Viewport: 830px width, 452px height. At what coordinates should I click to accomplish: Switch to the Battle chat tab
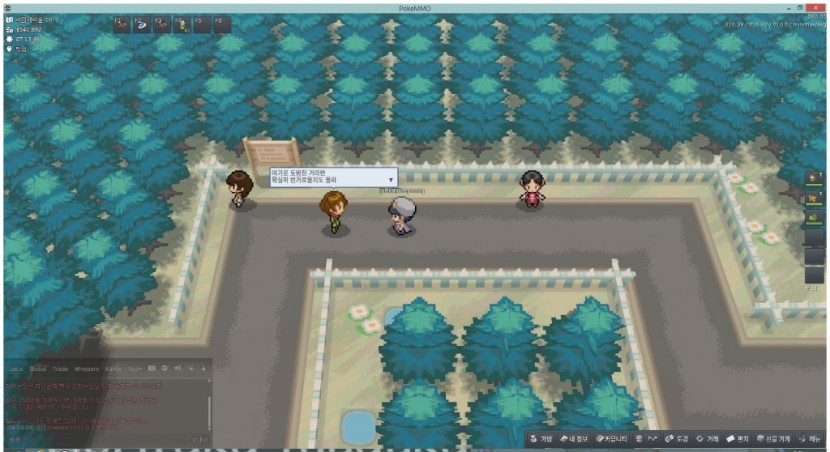pos(112,369)
